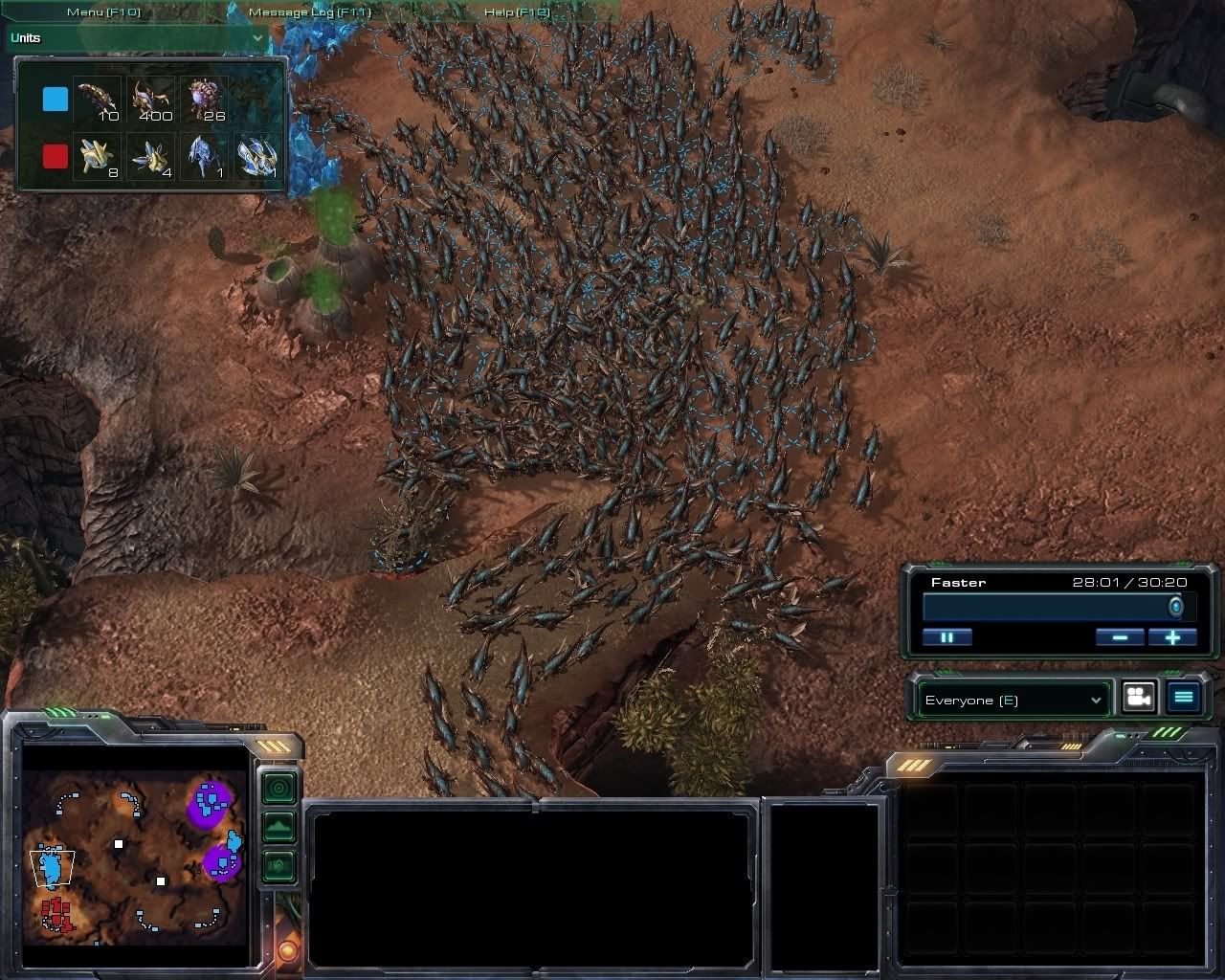The image size is (1225, 980).
Task: Click the blue player color square
Action: click(x=56, y=100)
